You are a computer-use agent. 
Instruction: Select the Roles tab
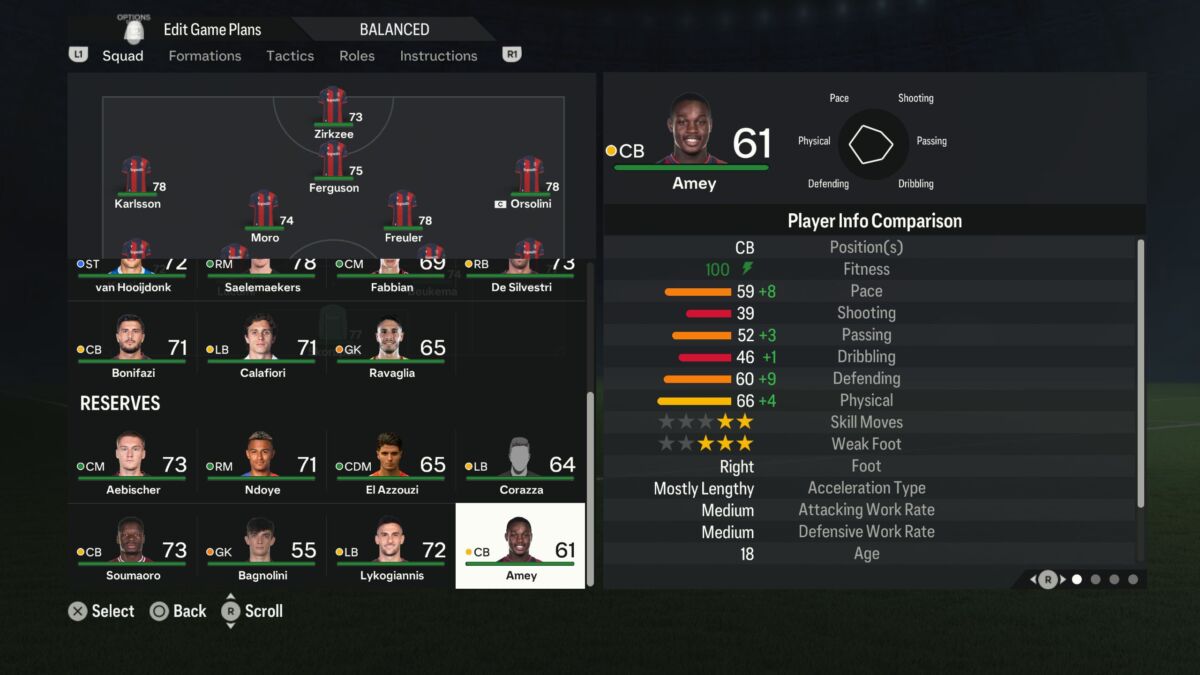click(x=357, y=56)
